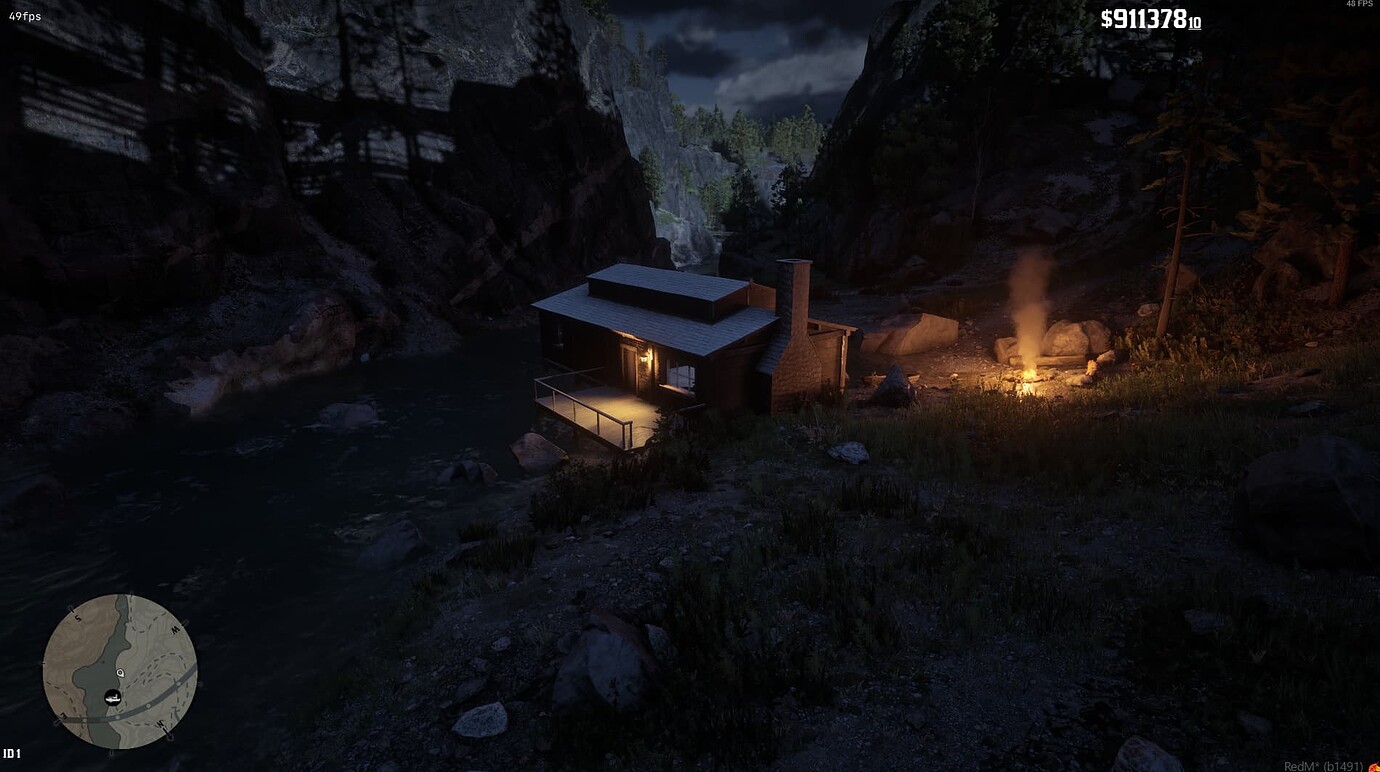Click the RedM* (b1491) version text
This screenshot has width=1380, height=772.
(1322, 765)
